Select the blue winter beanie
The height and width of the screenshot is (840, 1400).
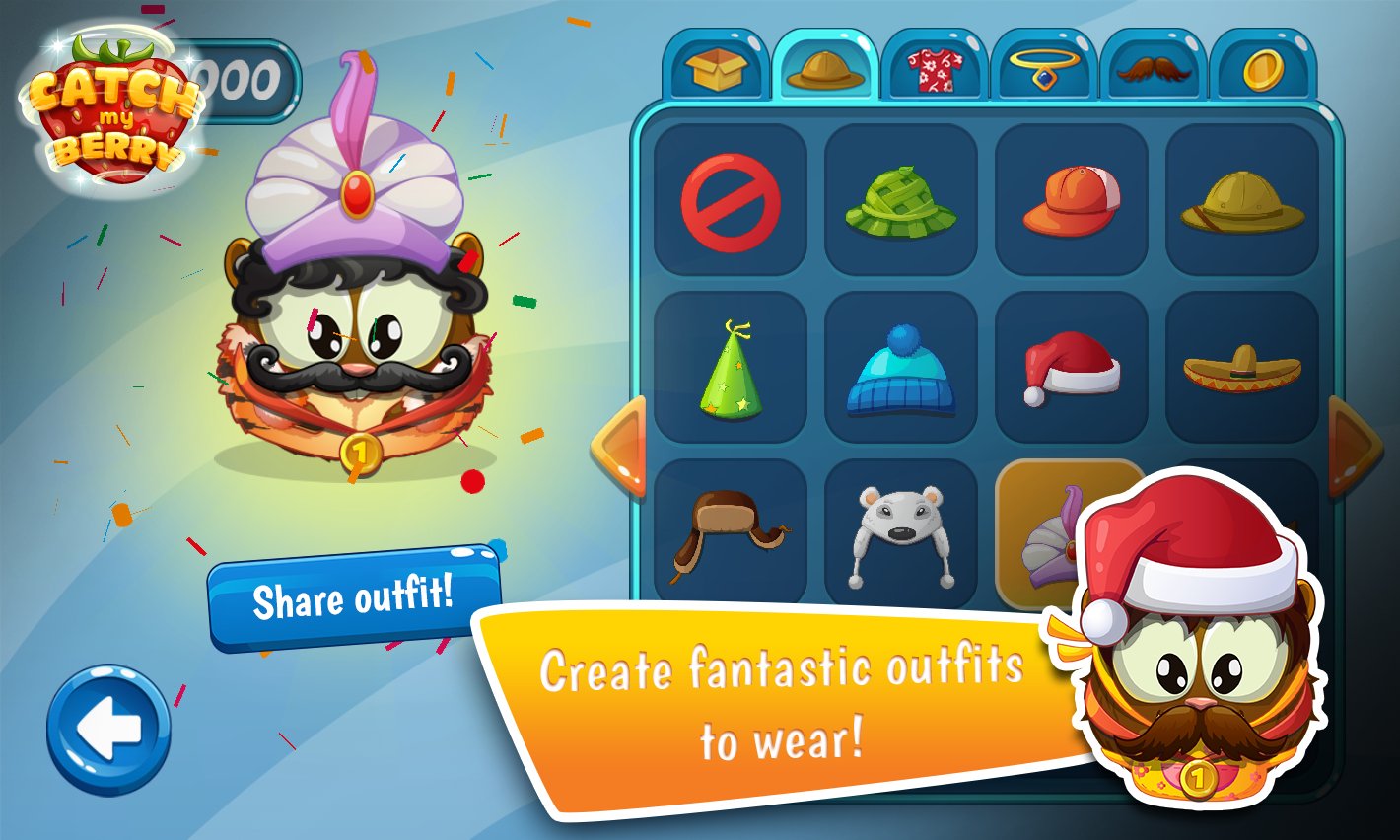click(x=900, y=368)
